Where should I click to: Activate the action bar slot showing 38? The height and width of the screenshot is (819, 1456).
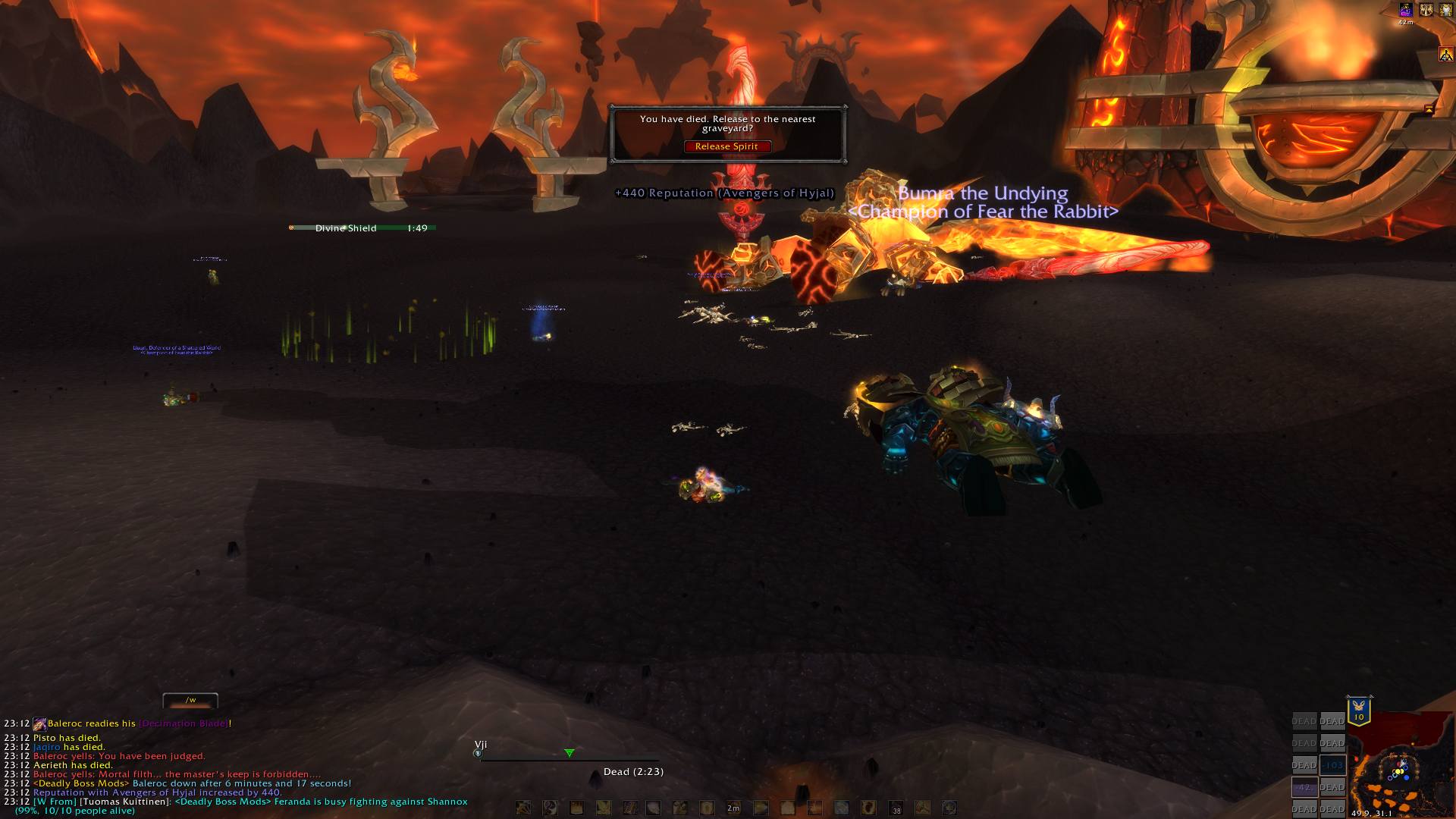tap(896, 808)
